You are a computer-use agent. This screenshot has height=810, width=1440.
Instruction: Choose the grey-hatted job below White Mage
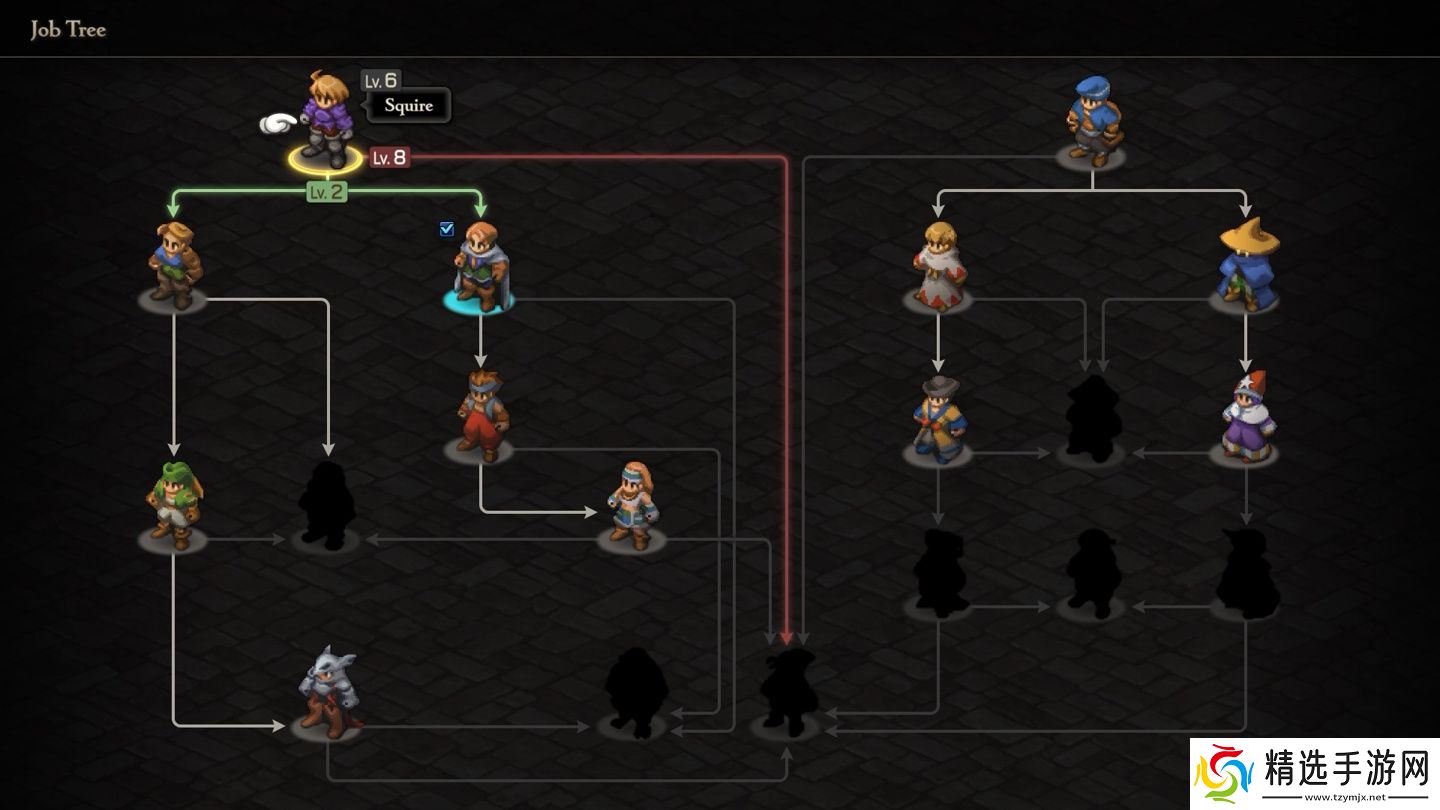point(938,420)
